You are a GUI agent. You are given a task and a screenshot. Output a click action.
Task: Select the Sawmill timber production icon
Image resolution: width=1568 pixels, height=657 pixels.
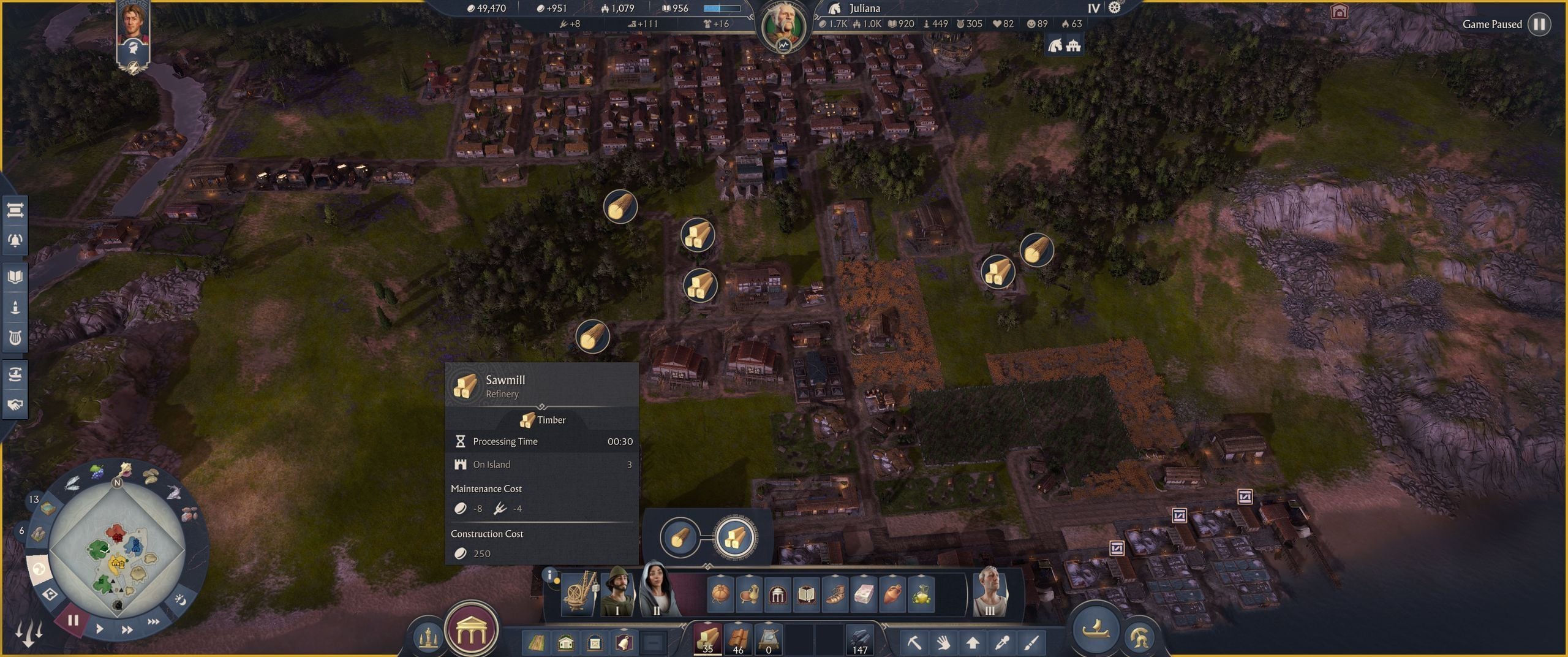pyautogui.click(x=735, y=537)
